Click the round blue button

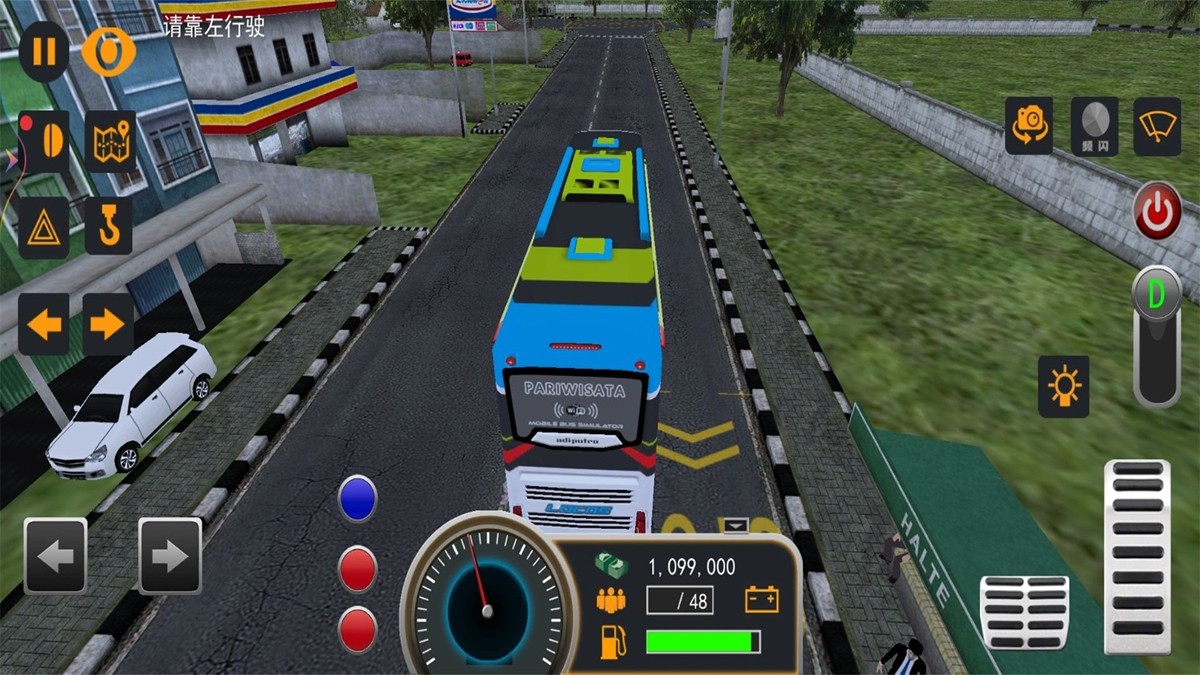(x=357, y=499)
